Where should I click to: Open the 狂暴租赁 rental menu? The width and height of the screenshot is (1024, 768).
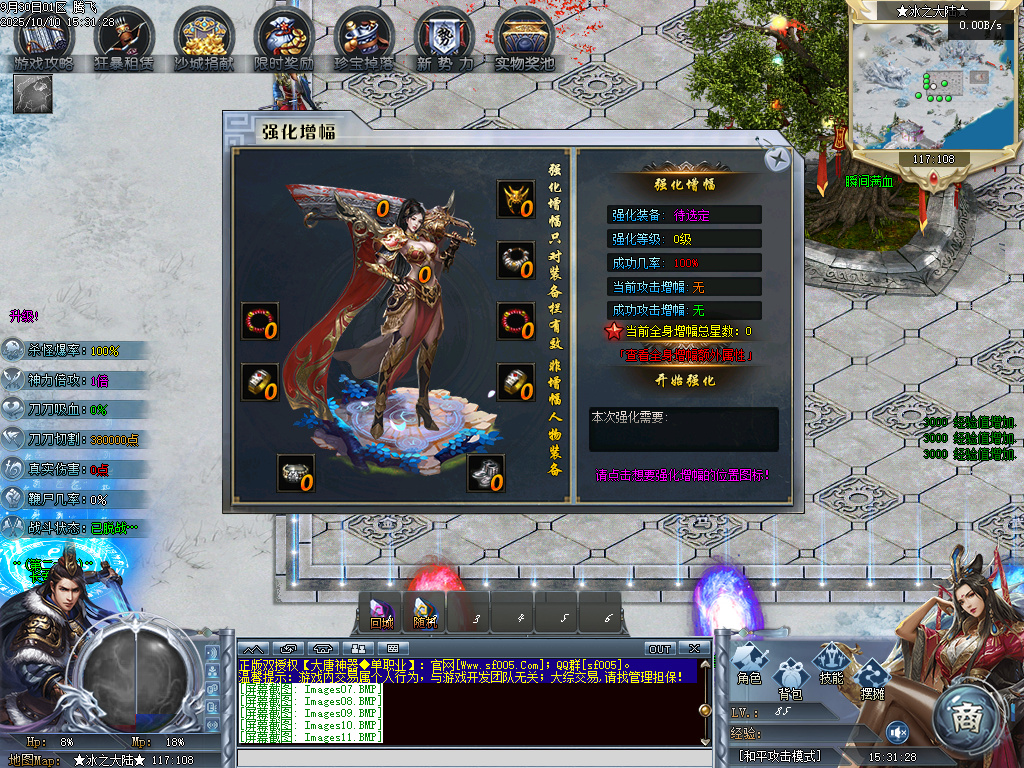pyautogui.click(x=124, y=40)
